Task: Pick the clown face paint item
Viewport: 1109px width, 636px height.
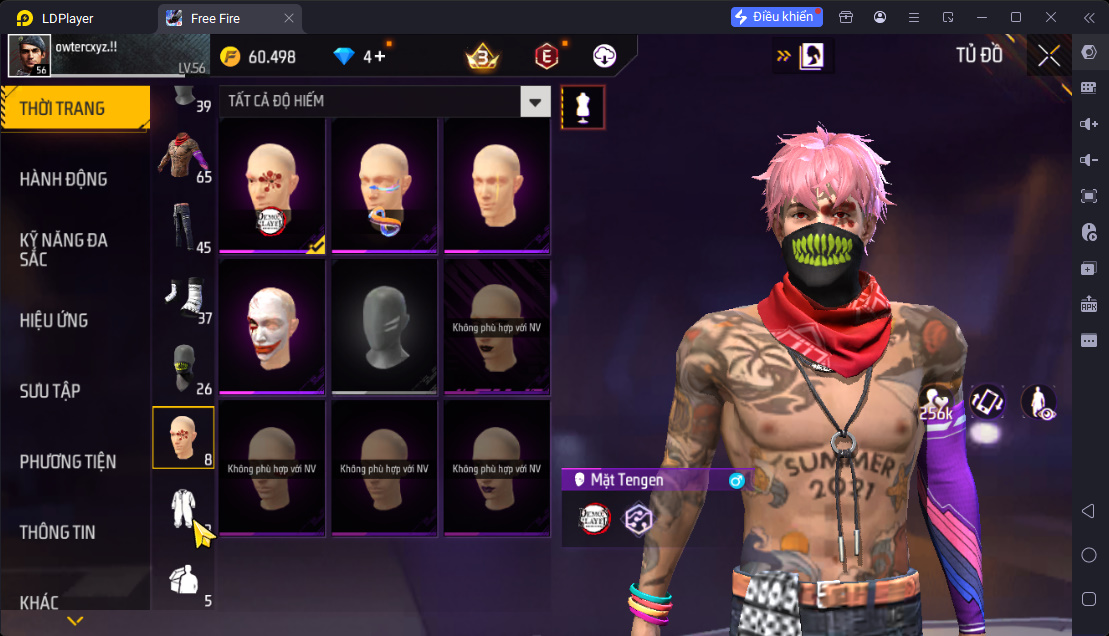Action: [x=272, y=326]
